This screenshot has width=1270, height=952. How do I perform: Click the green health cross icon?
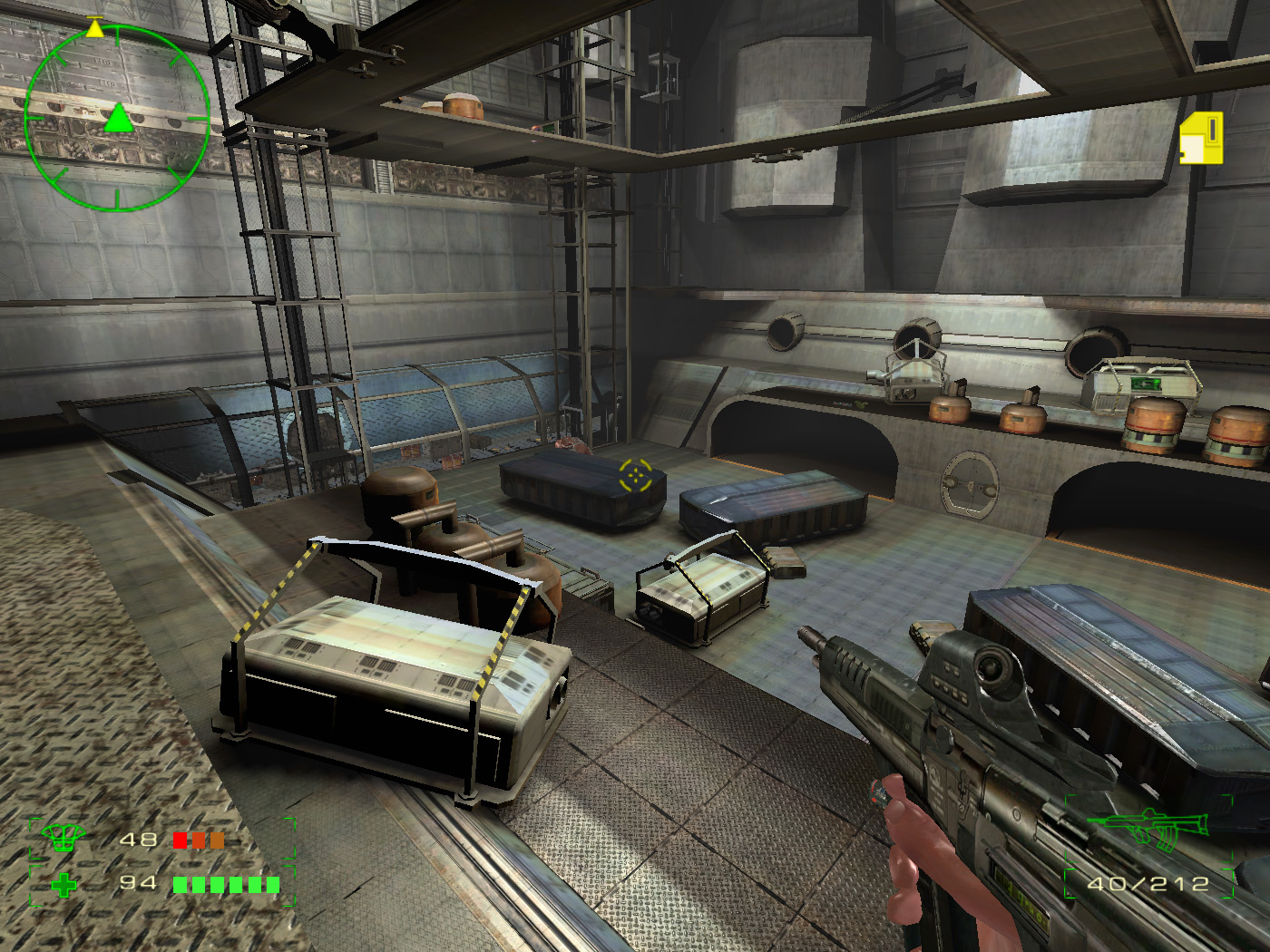click(63, 884)
